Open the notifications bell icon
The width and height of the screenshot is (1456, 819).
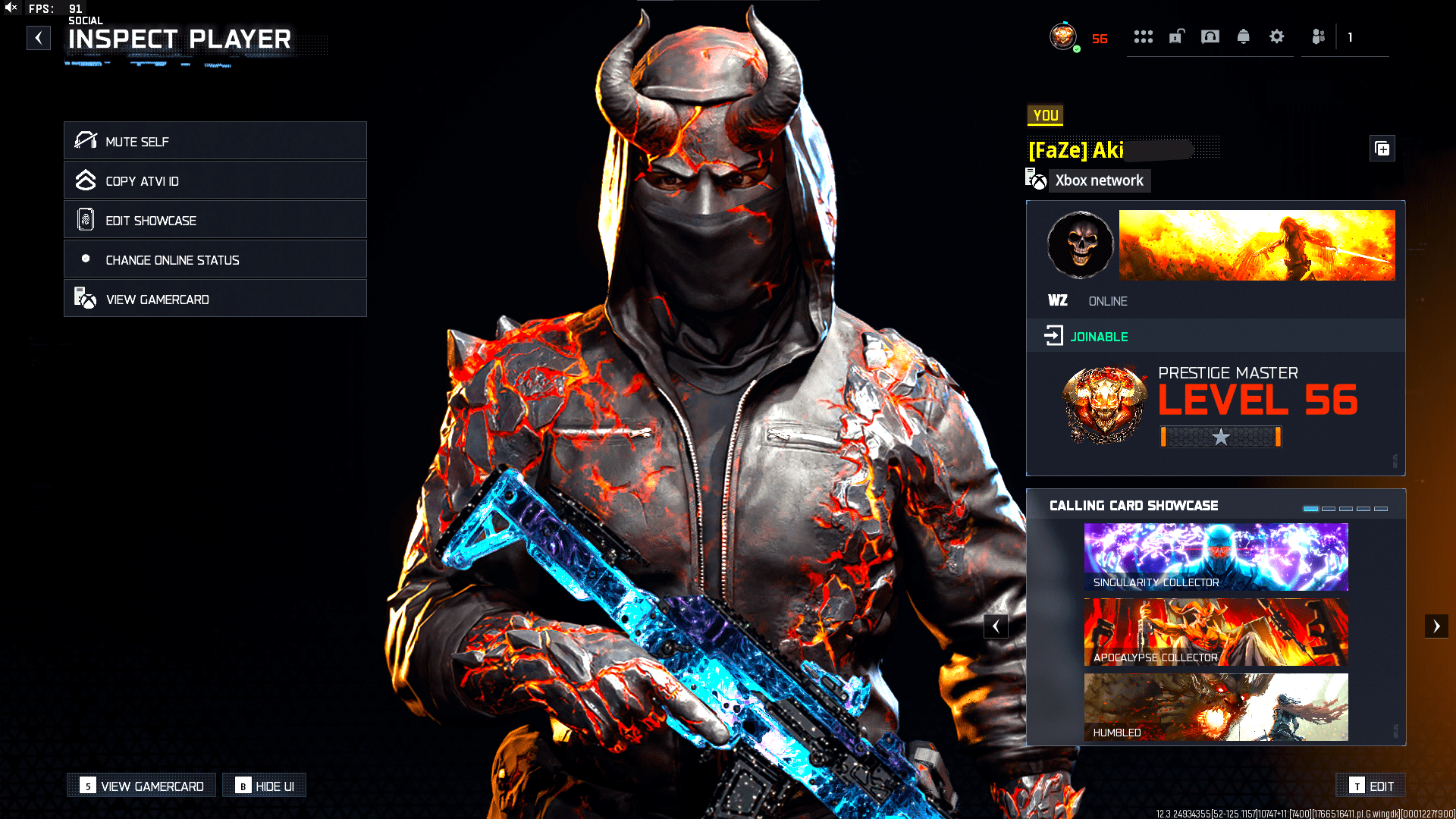pyautogui.click(x=1244, y=36)
